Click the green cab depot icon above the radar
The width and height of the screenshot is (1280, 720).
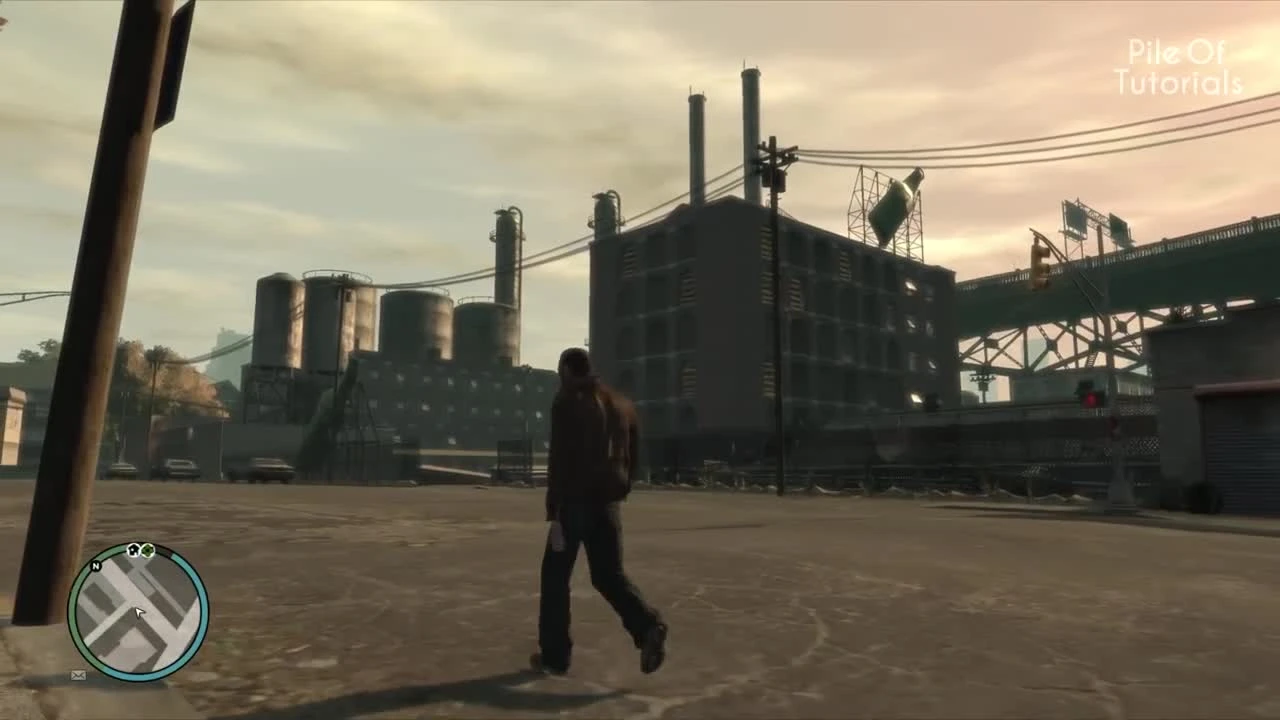[147, 550]
